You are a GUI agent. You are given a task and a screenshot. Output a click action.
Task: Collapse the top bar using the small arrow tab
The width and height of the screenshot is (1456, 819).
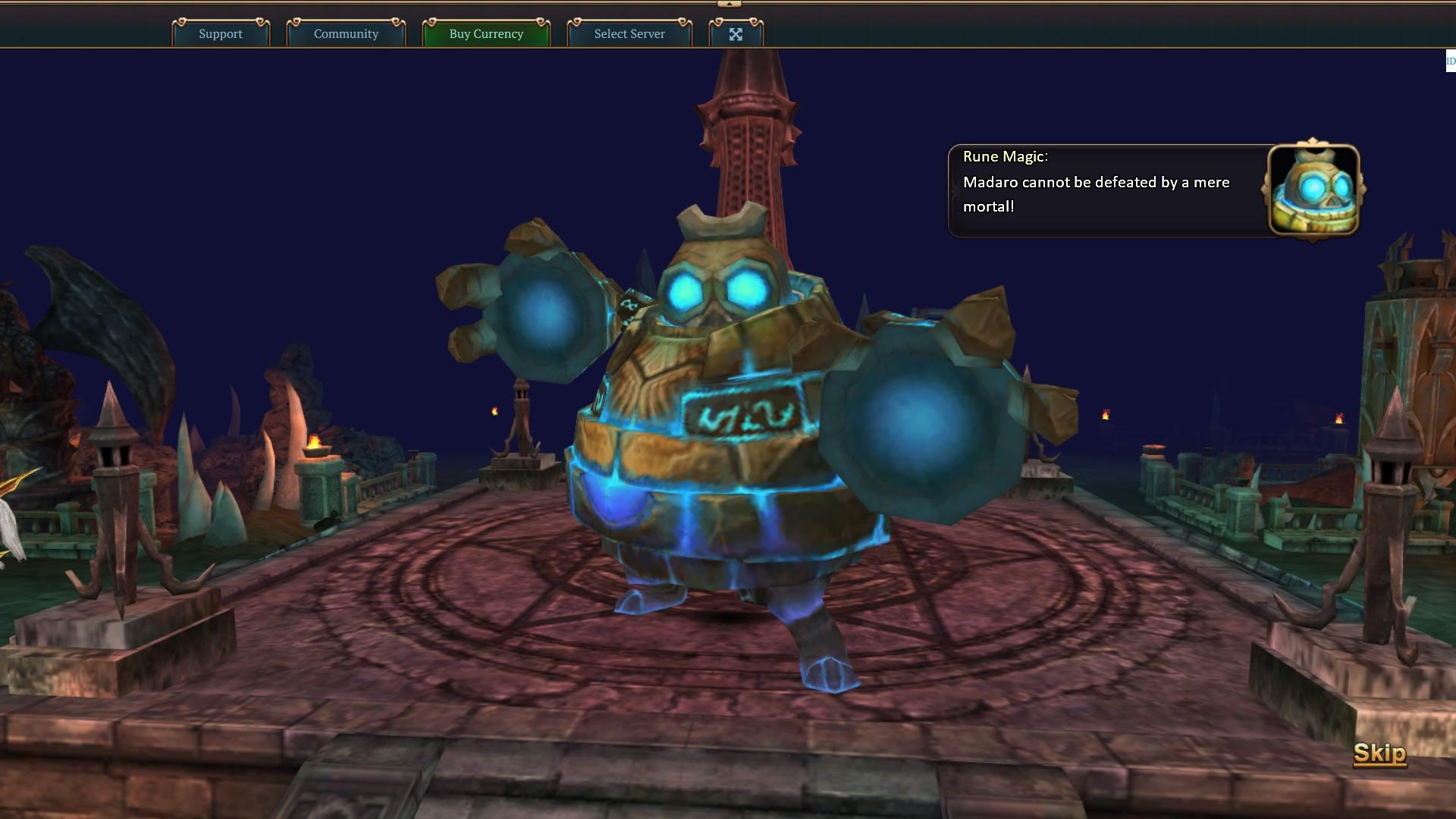729,4
